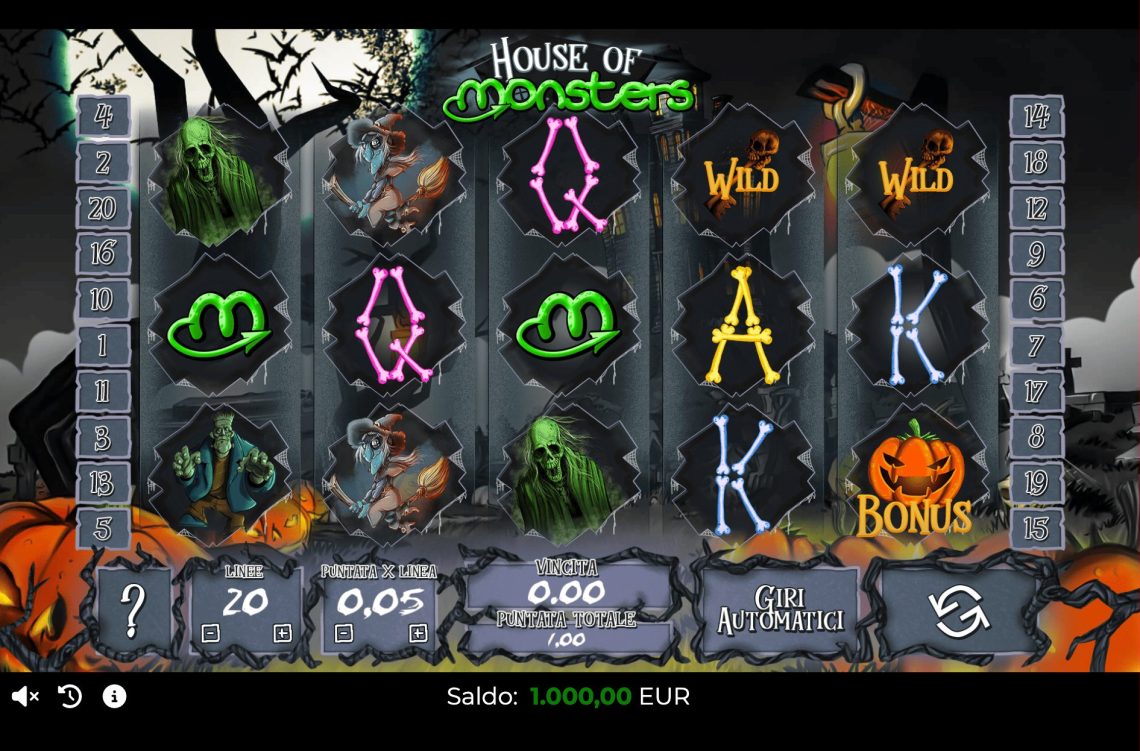Select payline number 4 marker
1140x751 pixels.
point(103,116)
